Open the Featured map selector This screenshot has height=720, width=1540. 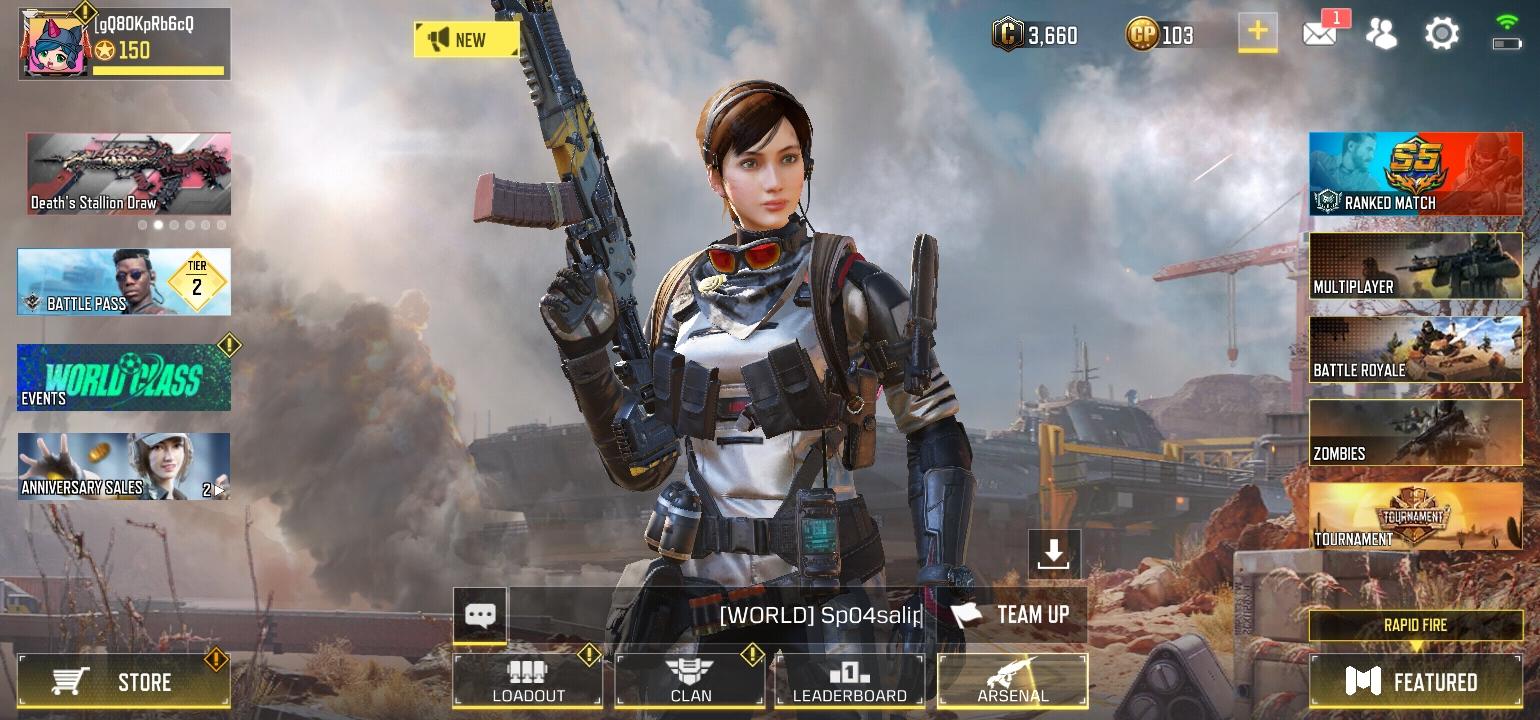pyautogui.click(x=1414, y=682)
